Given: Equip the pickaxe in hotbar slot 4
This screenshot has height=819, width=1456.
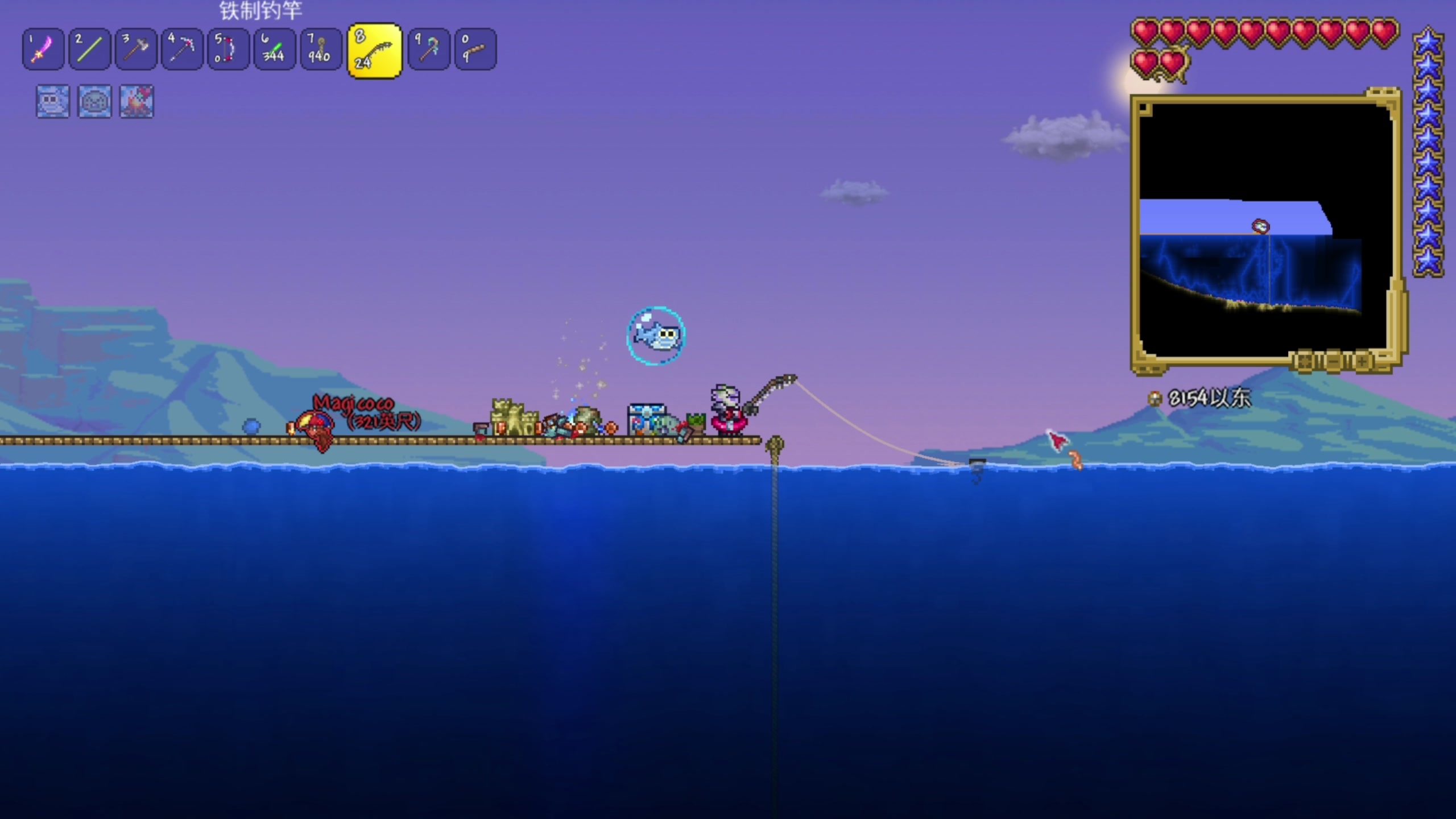Looking at the screenshot, I should (x=182, y=49).
